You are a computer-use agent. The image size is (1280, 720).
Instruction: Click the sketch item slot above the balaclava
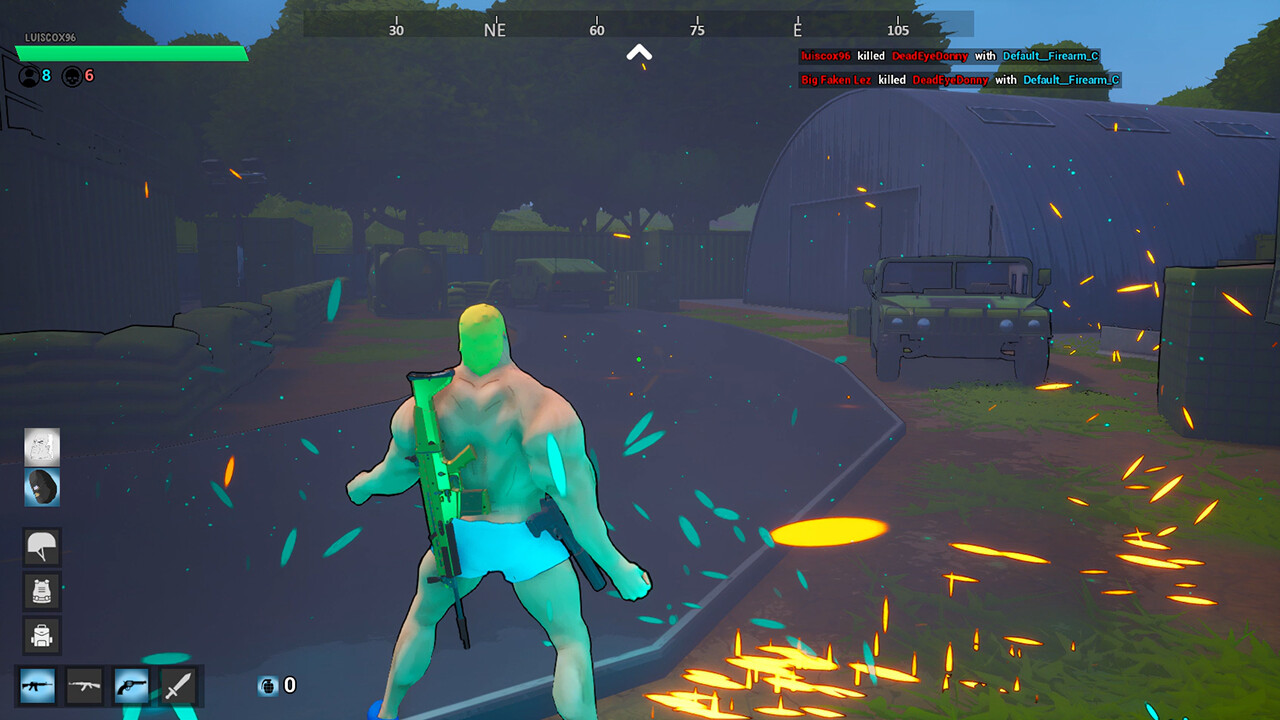tap(42, 447)
